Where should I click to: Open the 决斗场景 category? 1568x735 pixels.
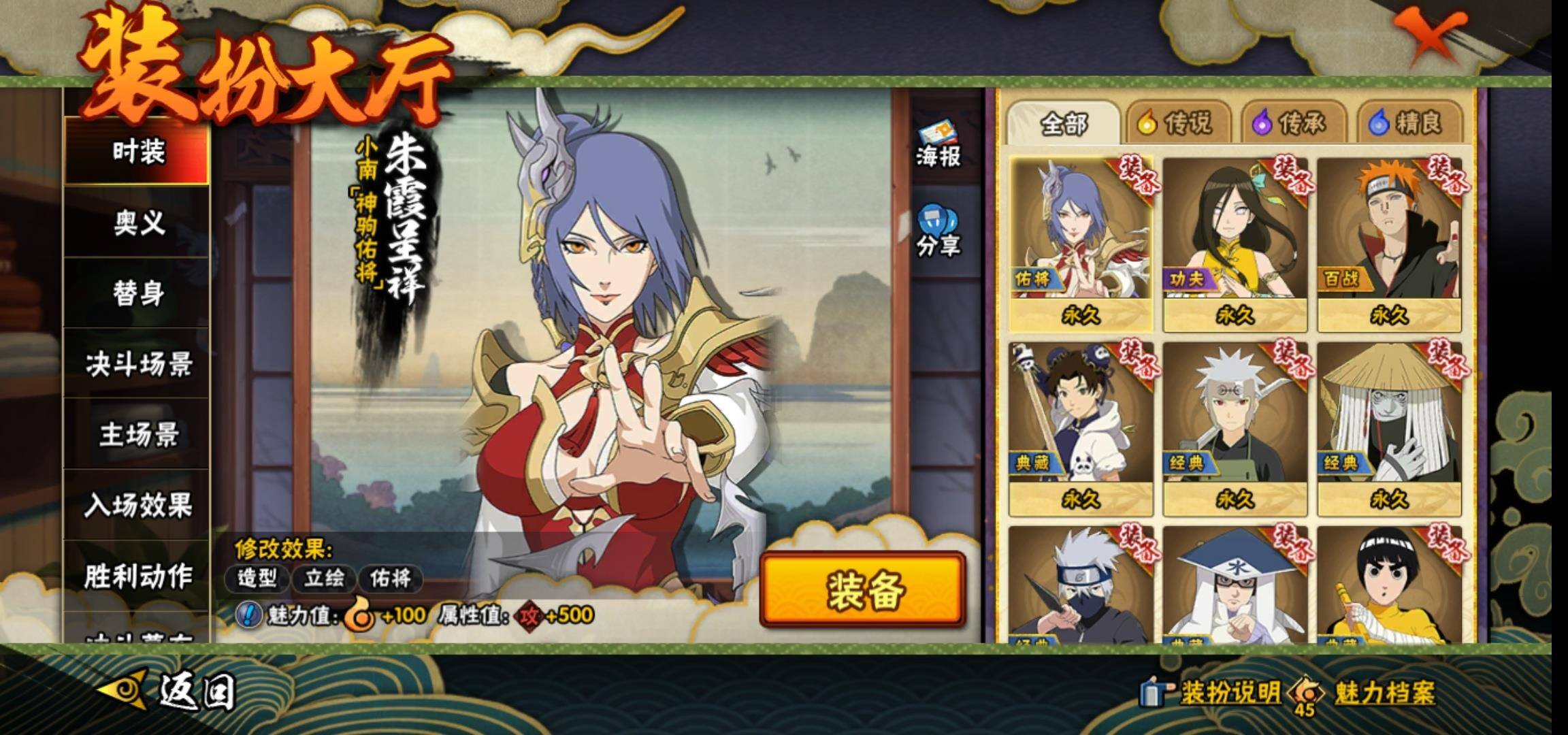click(x=138, y=365)
